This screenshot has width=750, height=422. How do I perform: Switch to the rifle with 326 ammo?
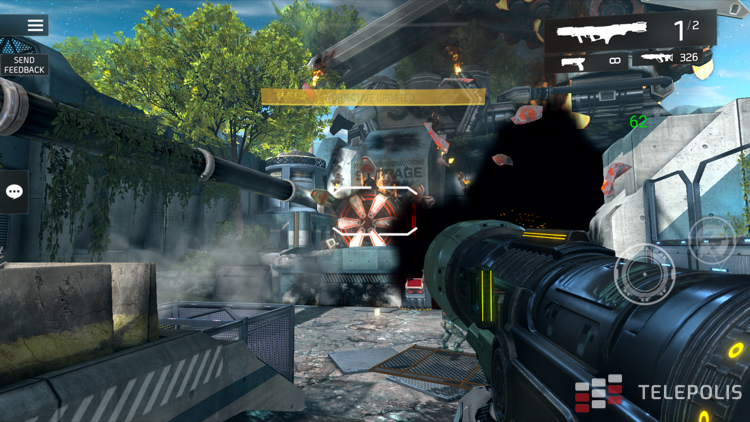[672, 60]
